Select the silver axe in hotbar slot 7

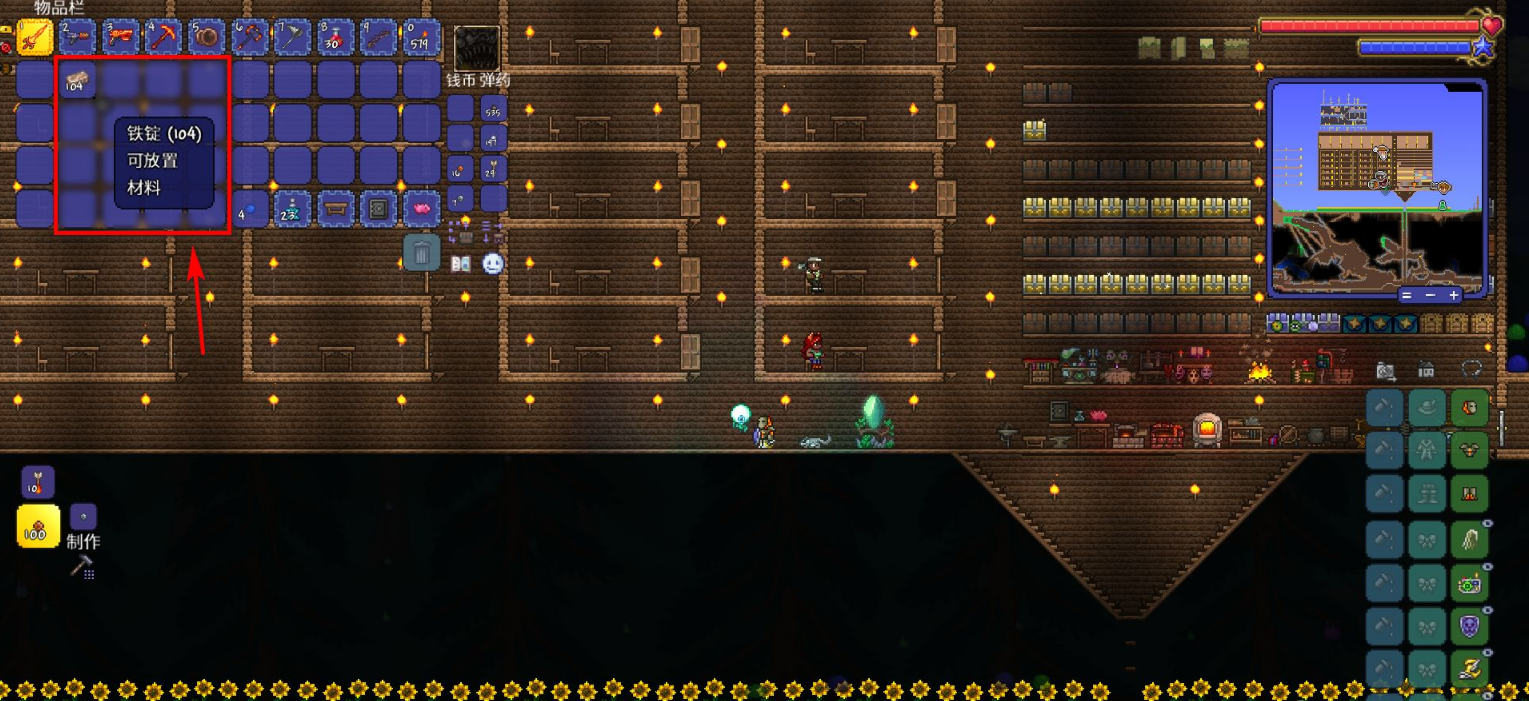[x=292, y=38]
